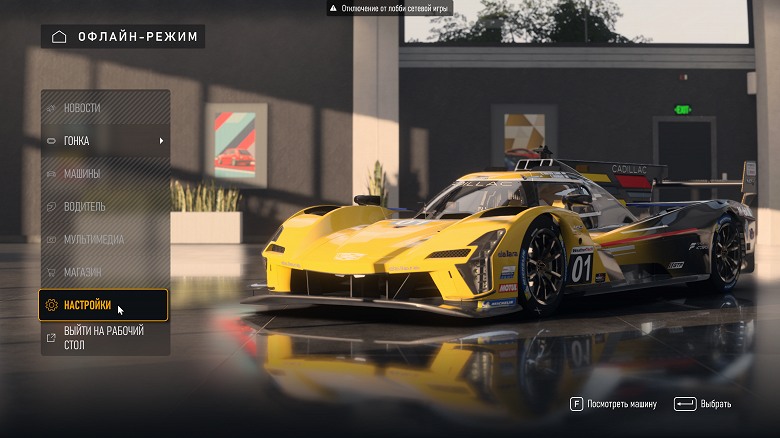Choose the Мультимедиа menu item
The height and width of the screenshot is (438, 780).
(104, 240)
